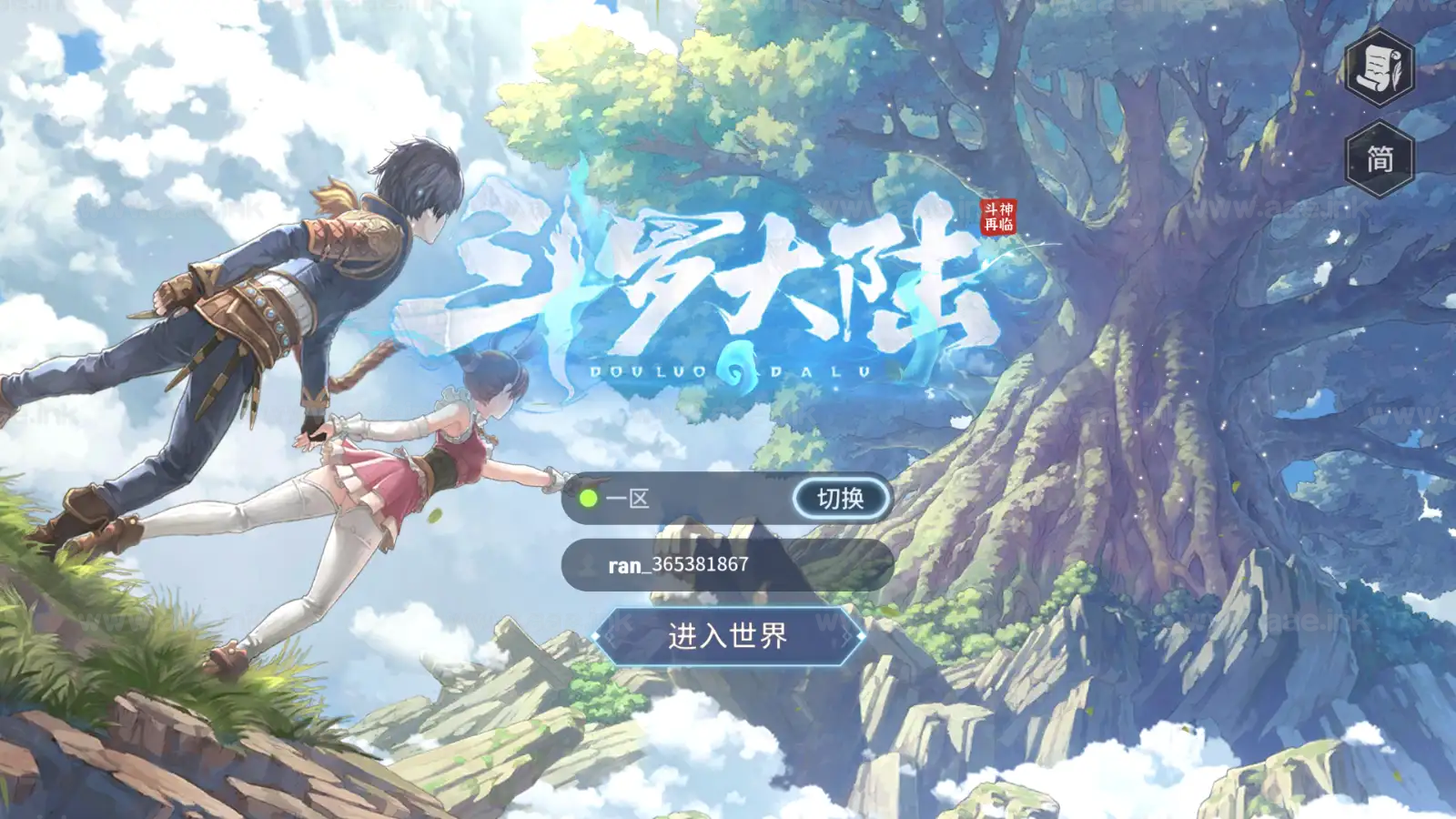Click the green status swatch beside 一区
Image resolution: width=1456 pixels, height=819 pixels.
point(587,498)
